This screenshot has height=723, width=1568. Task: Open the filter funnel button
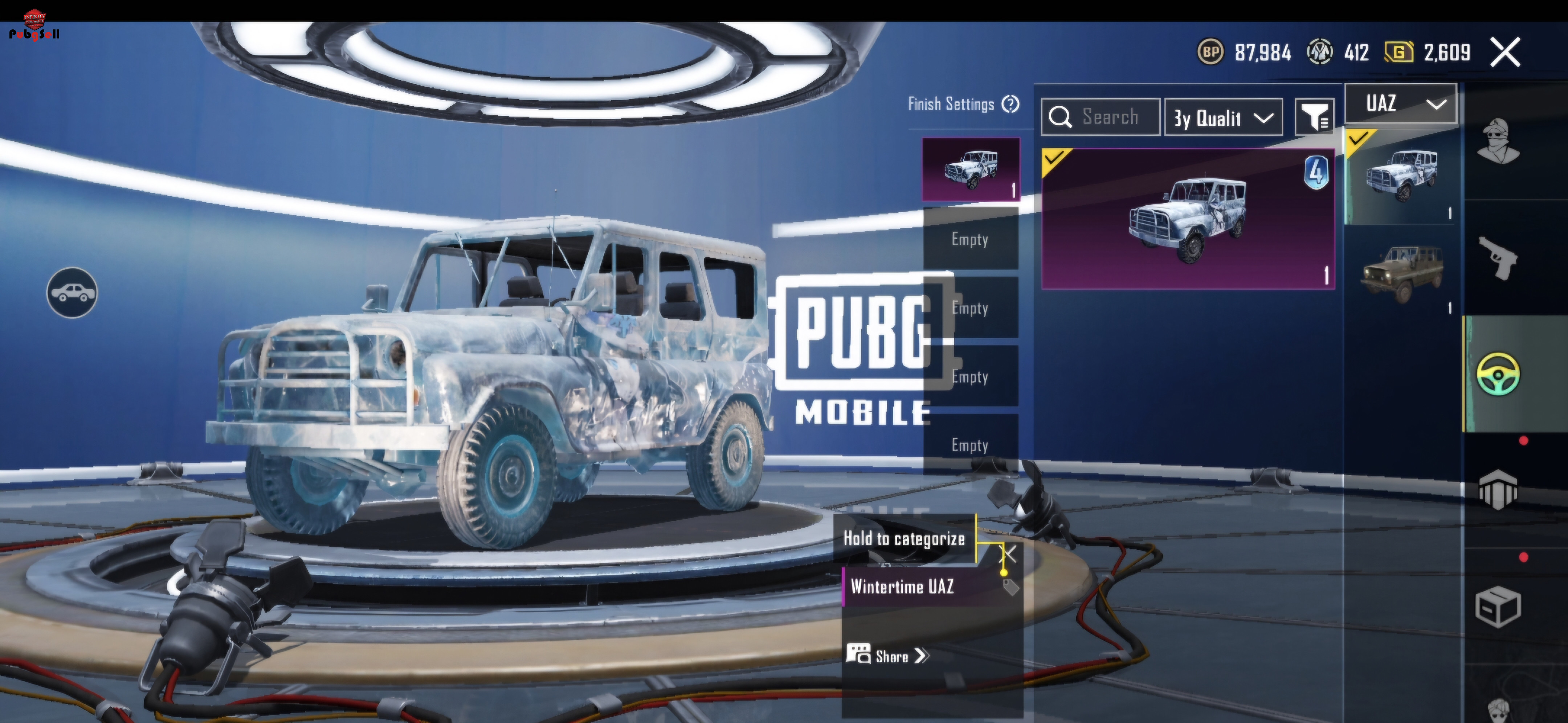[x=1314, y=117]
